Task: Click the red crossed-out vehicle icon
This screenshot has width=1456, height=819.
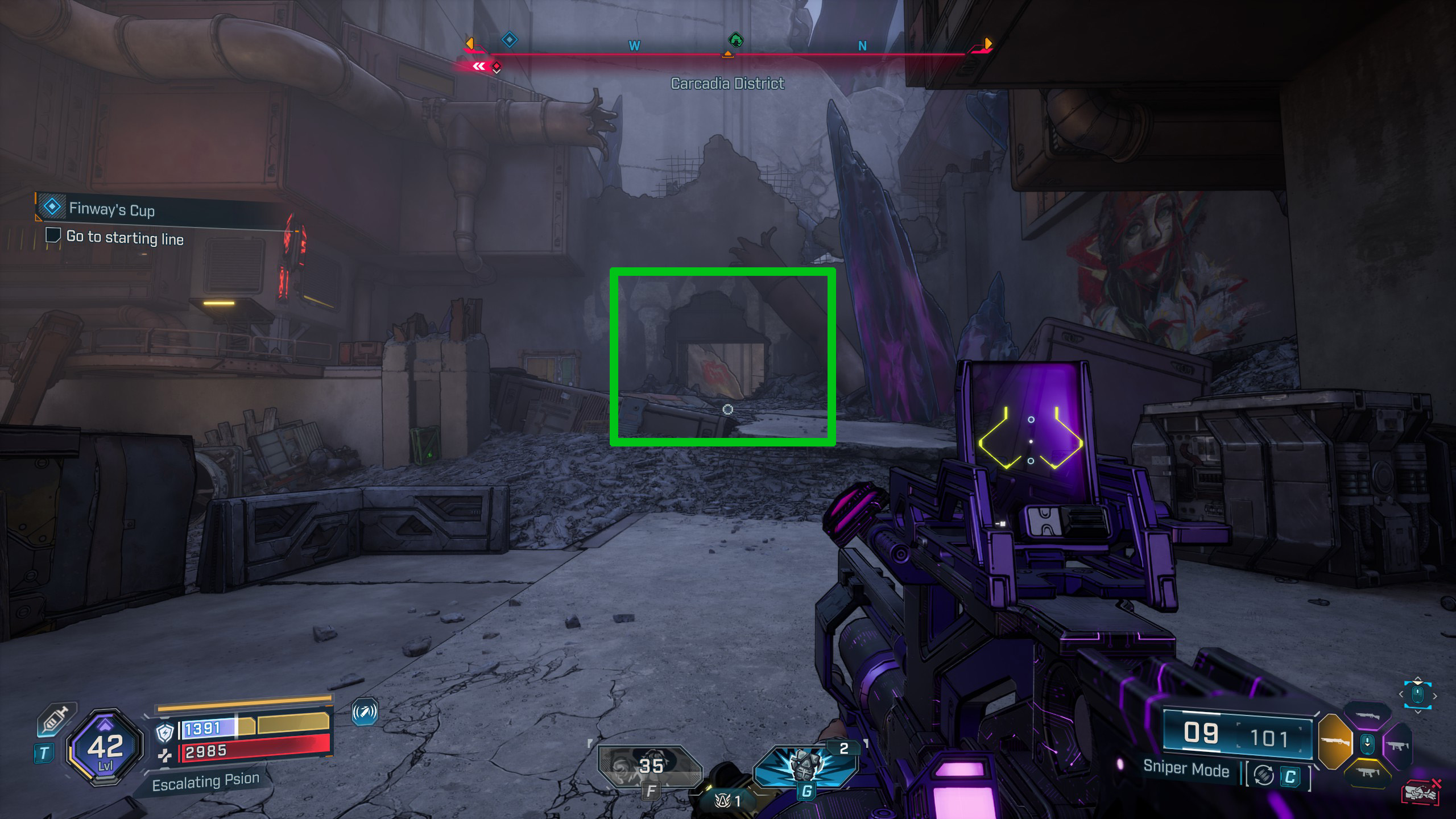Action: coord(1420,793)
